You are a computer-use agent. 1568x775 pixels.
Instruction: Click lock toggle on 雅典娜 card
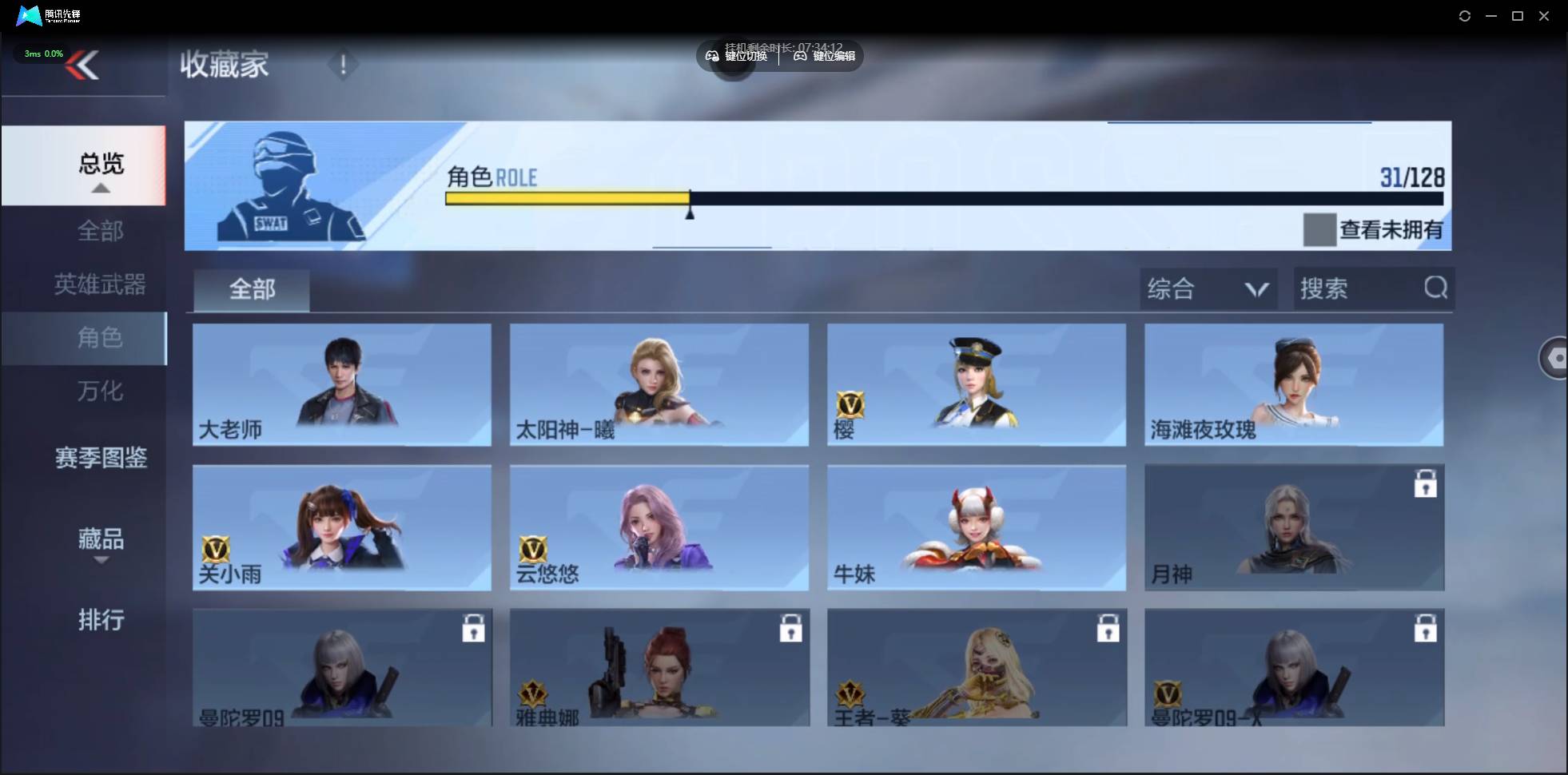tap(791, 628)
